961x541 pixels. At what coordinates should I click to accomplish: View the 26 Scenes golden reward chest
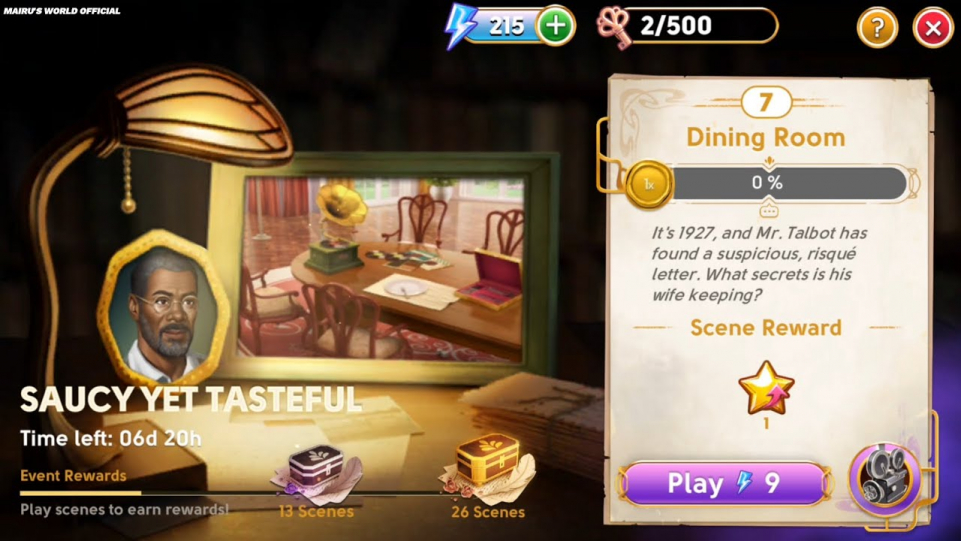coord(488,465)
